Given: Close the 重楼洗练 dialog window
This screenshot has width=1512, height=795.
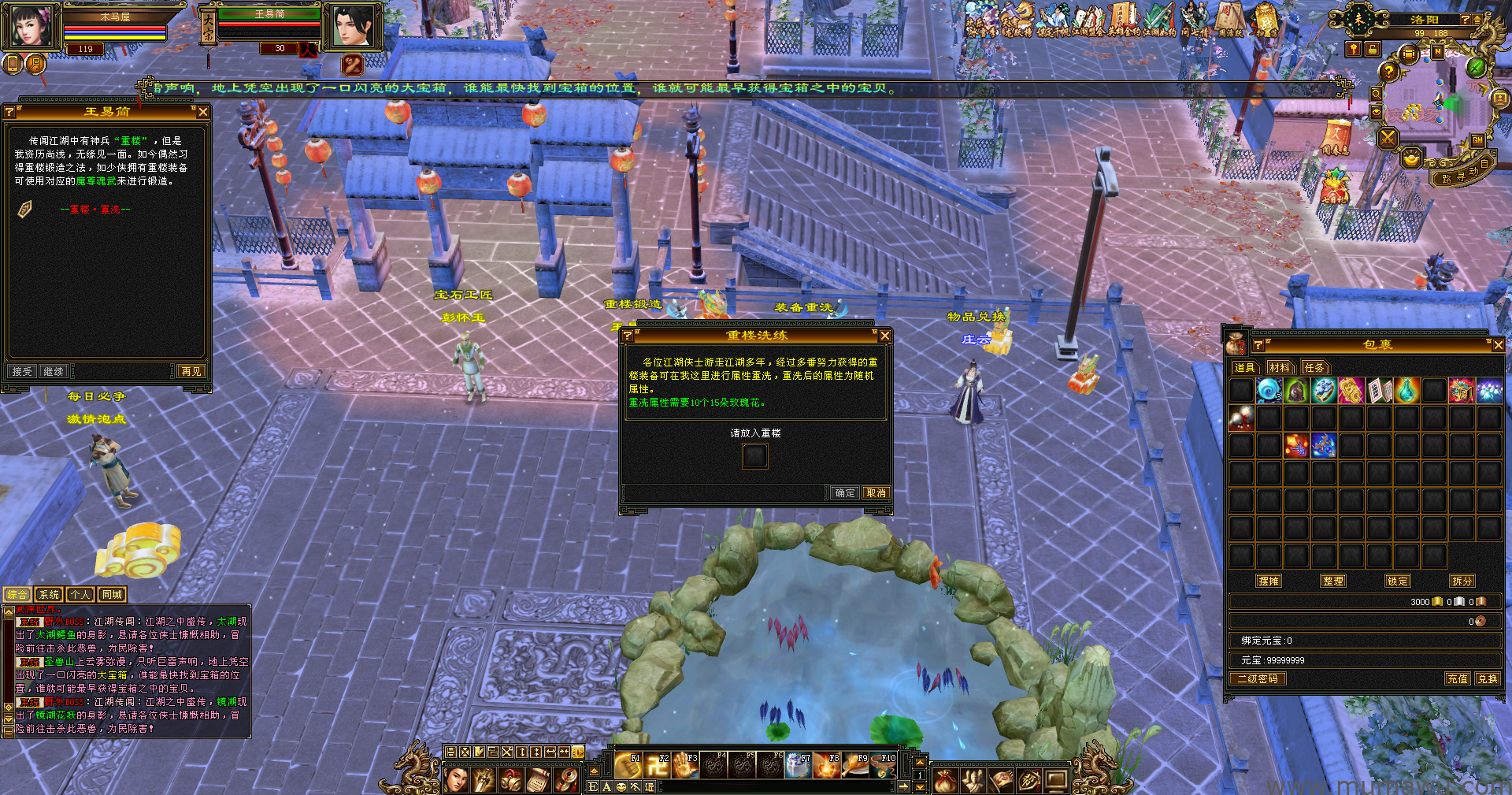Looking at the screenshot, I should 884,336.
